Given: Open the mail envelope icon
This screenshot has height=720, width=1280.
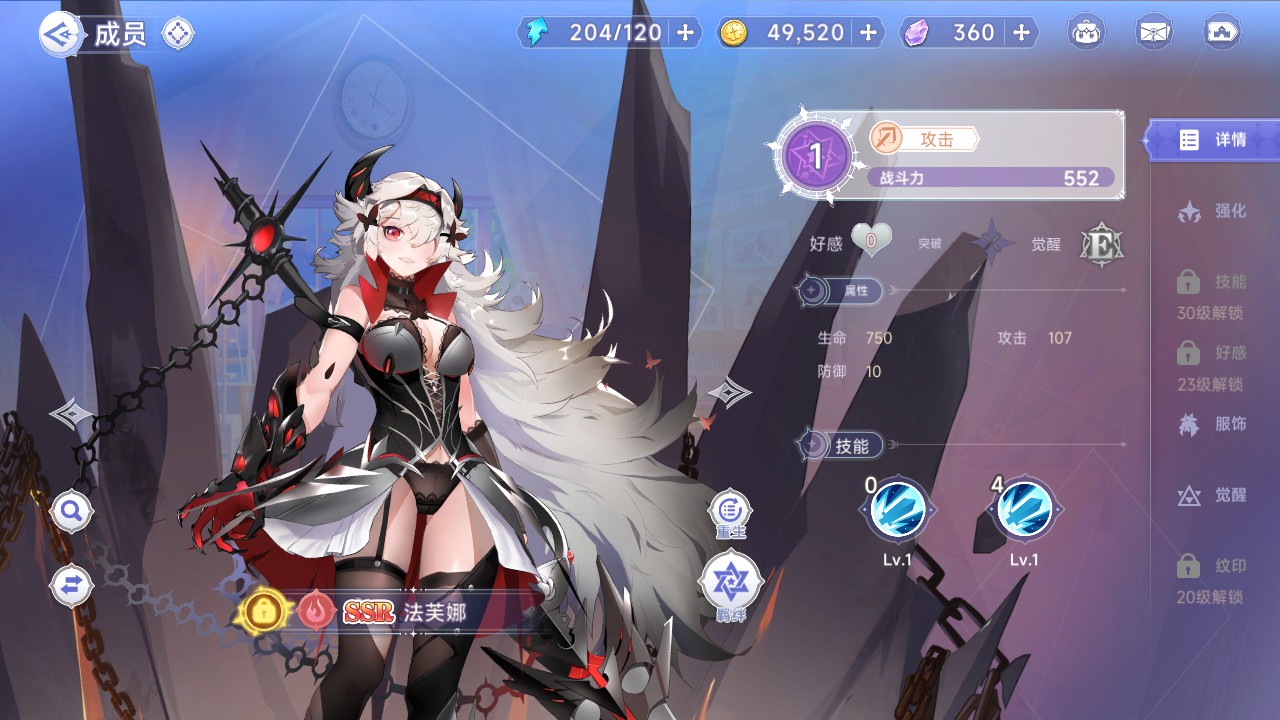Looking at the screenshot, I should [x=1155, y=33].
